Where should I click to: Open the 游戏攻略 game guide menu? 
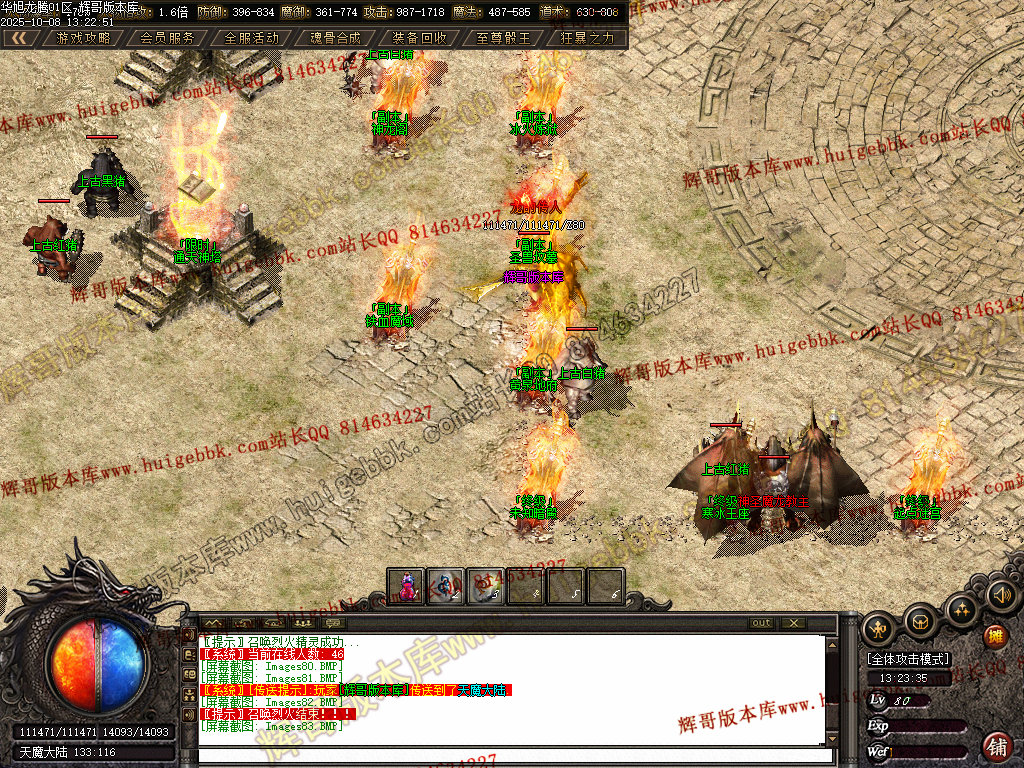(84, 38)
